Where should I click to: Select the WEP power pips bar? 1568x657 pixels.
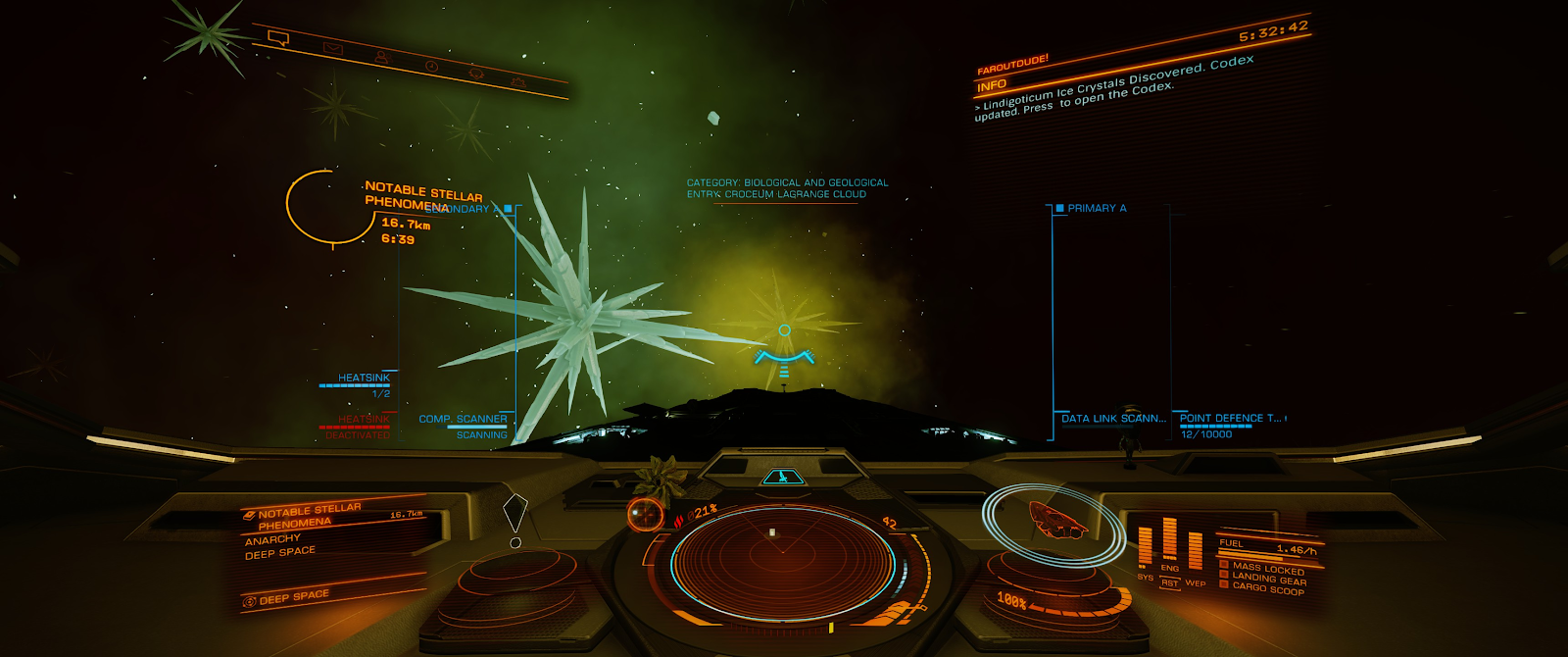pos(1195,551)
